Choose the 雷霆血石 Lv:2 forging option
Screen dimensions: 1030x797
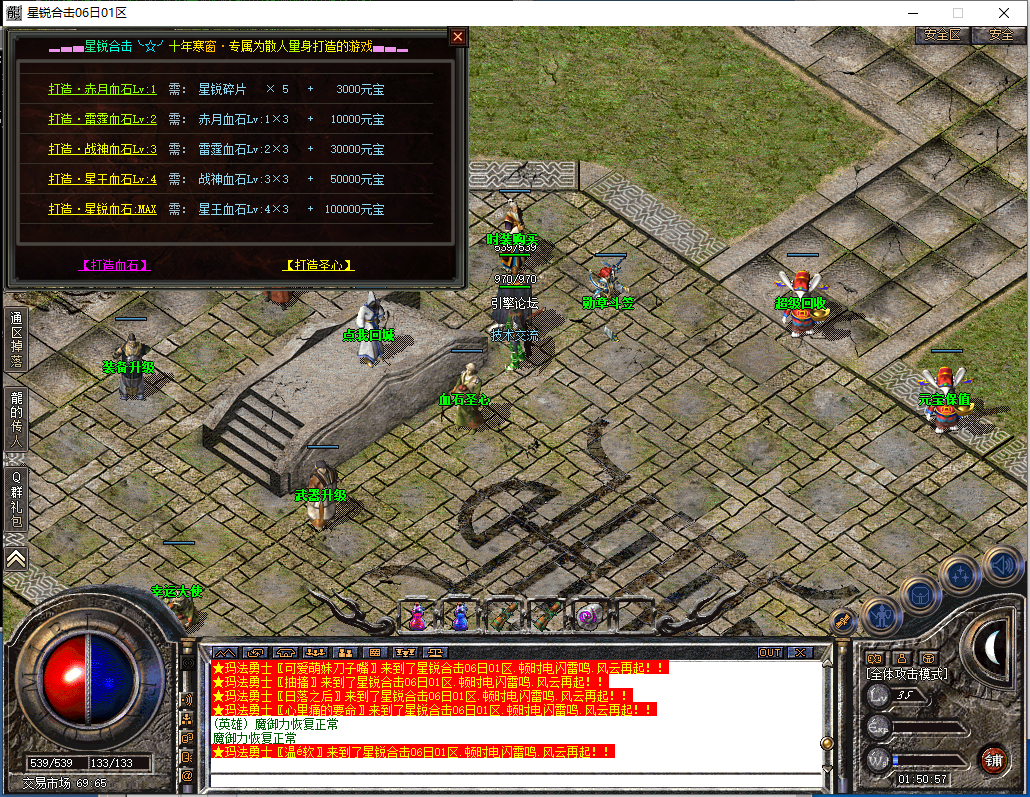point(102,119)
